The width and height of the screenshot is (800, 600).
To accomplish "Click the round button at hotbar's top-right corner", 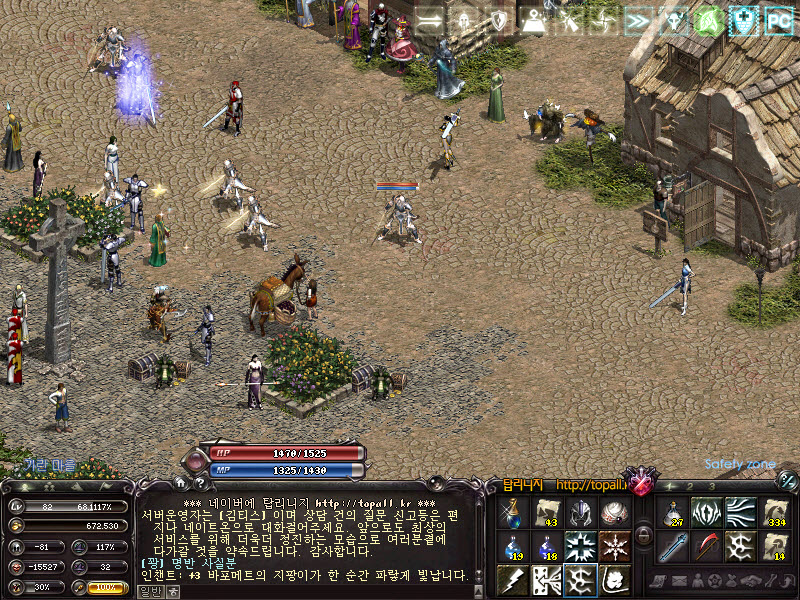I will (786, 480).
